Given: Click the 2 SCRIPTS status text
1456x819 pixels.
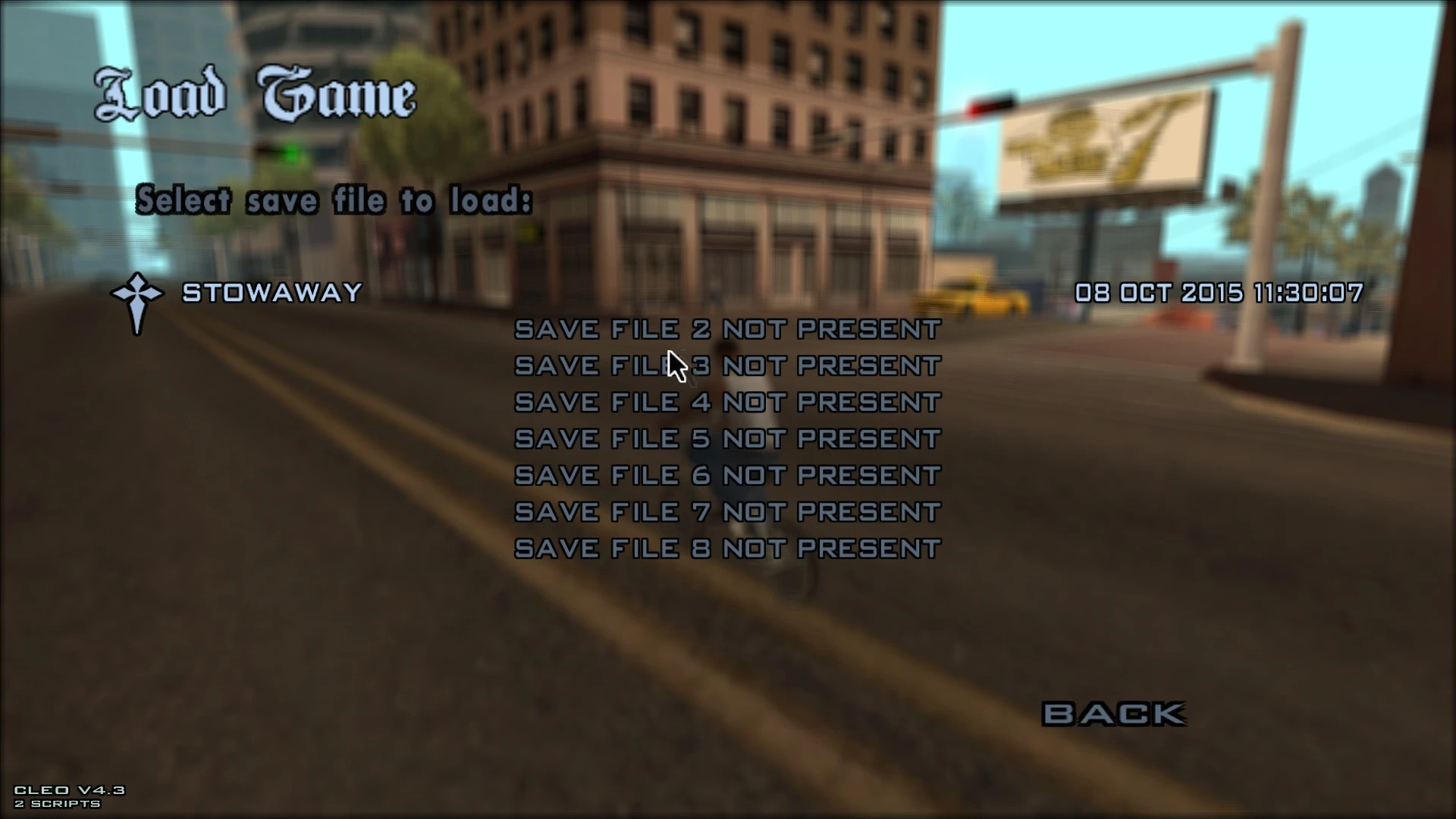Looking at the screenshot, I should click(x=59, y=804).
